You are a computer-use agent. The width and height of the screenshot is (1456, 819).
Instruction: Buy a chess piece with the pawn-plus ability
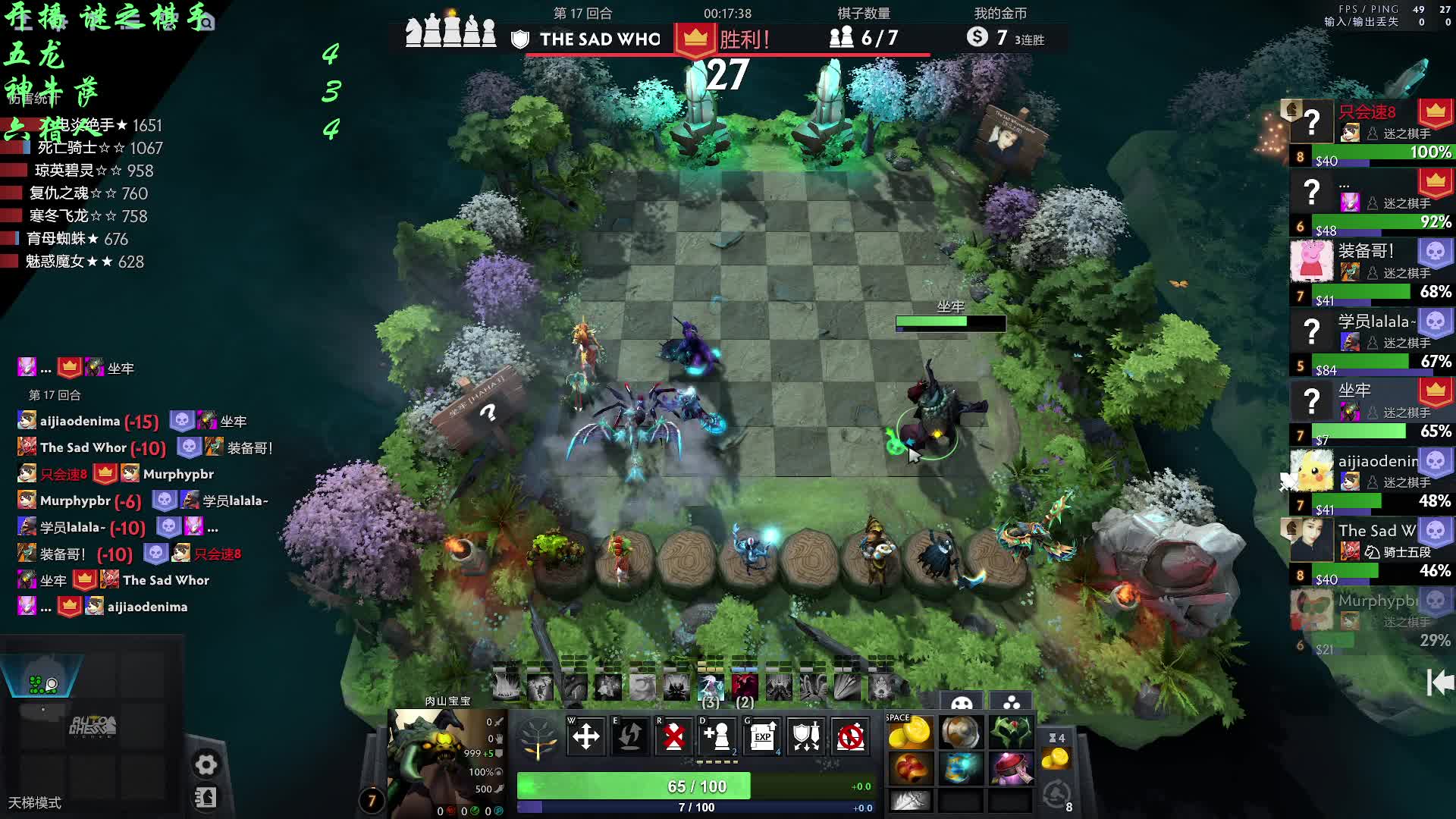[717, 736]
